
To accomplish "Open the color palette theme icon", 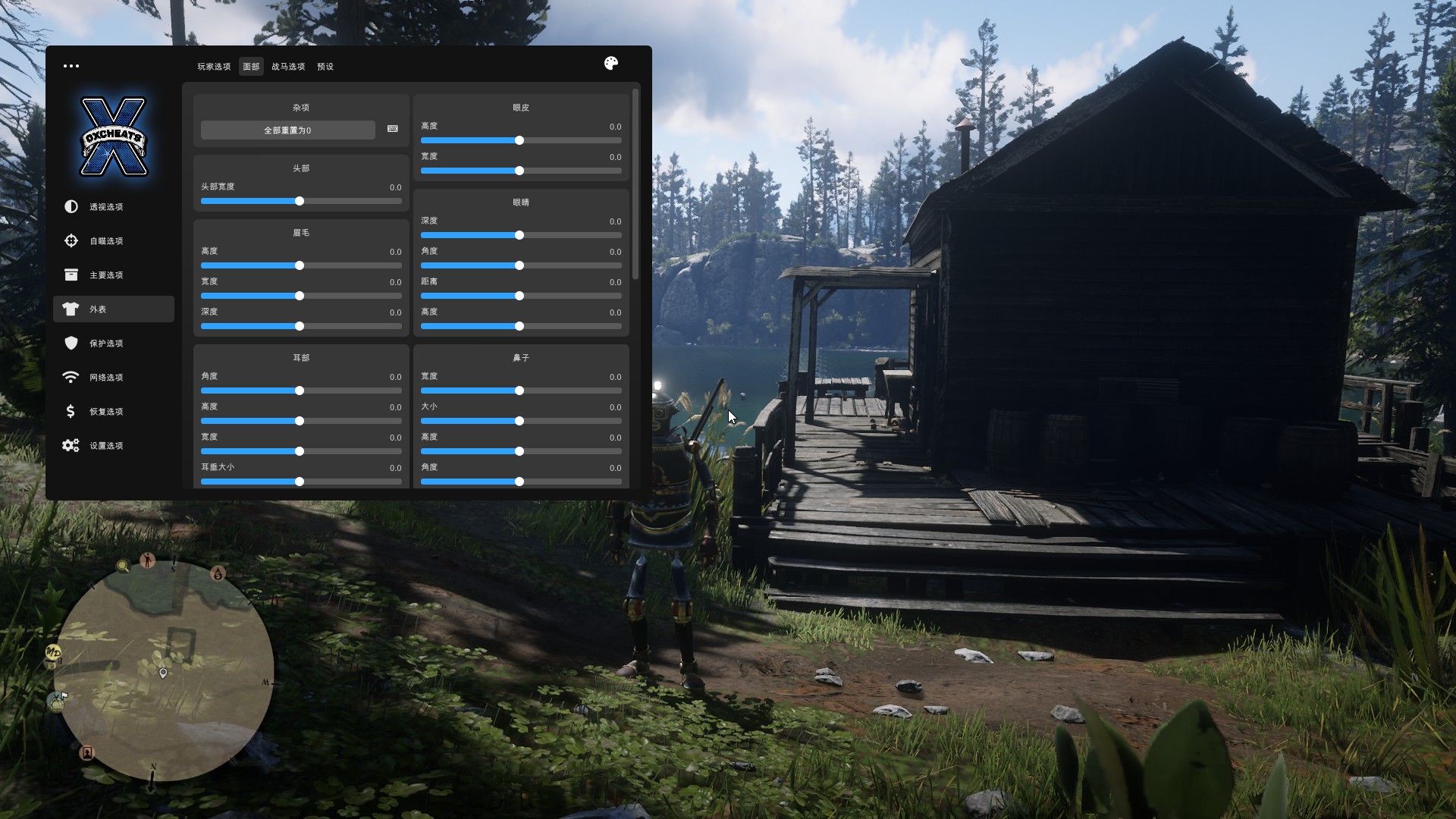I will point(611,64).
